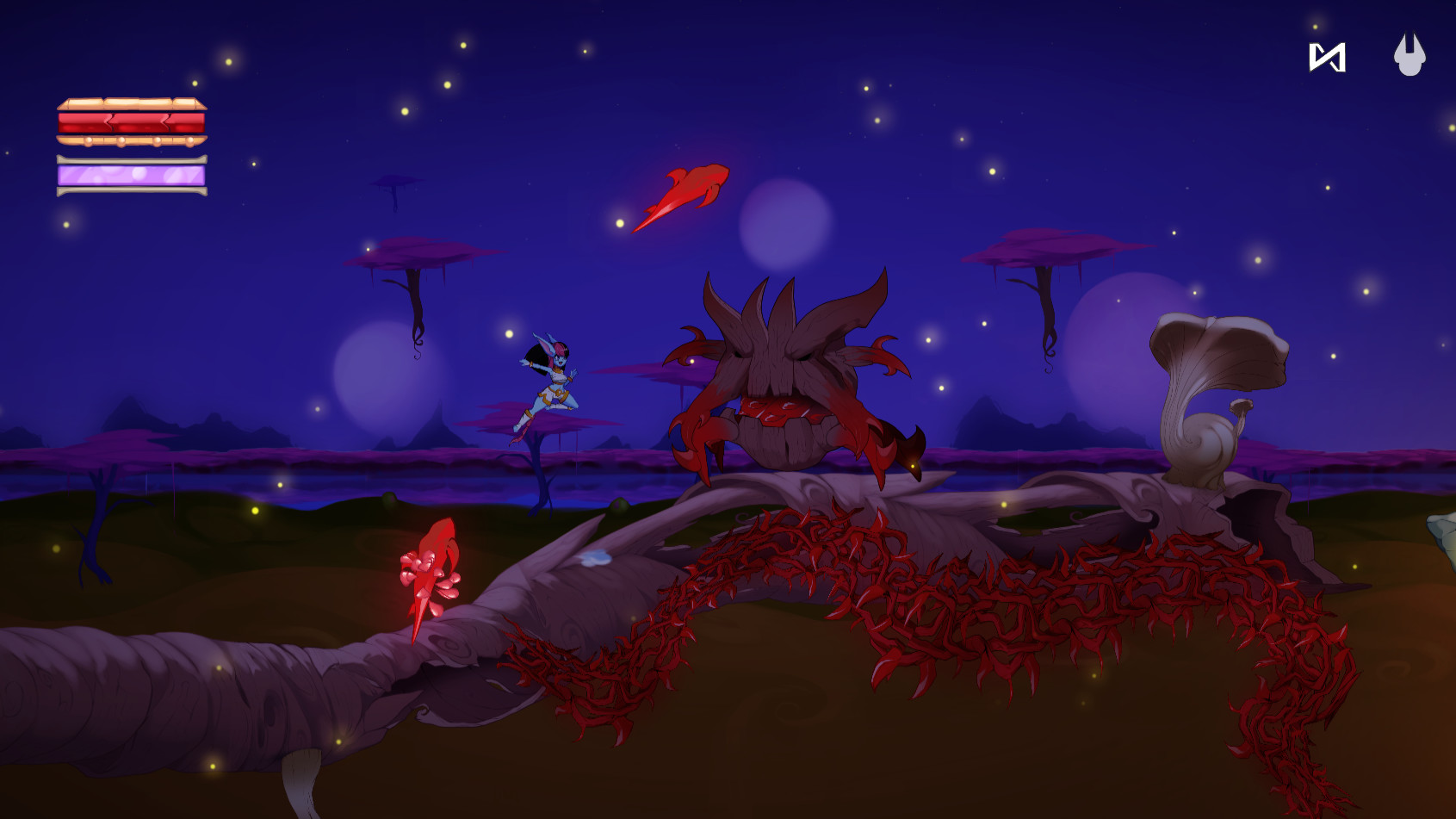
Task: Click the horned tree boss monster
Action: [x=779, y=370]
